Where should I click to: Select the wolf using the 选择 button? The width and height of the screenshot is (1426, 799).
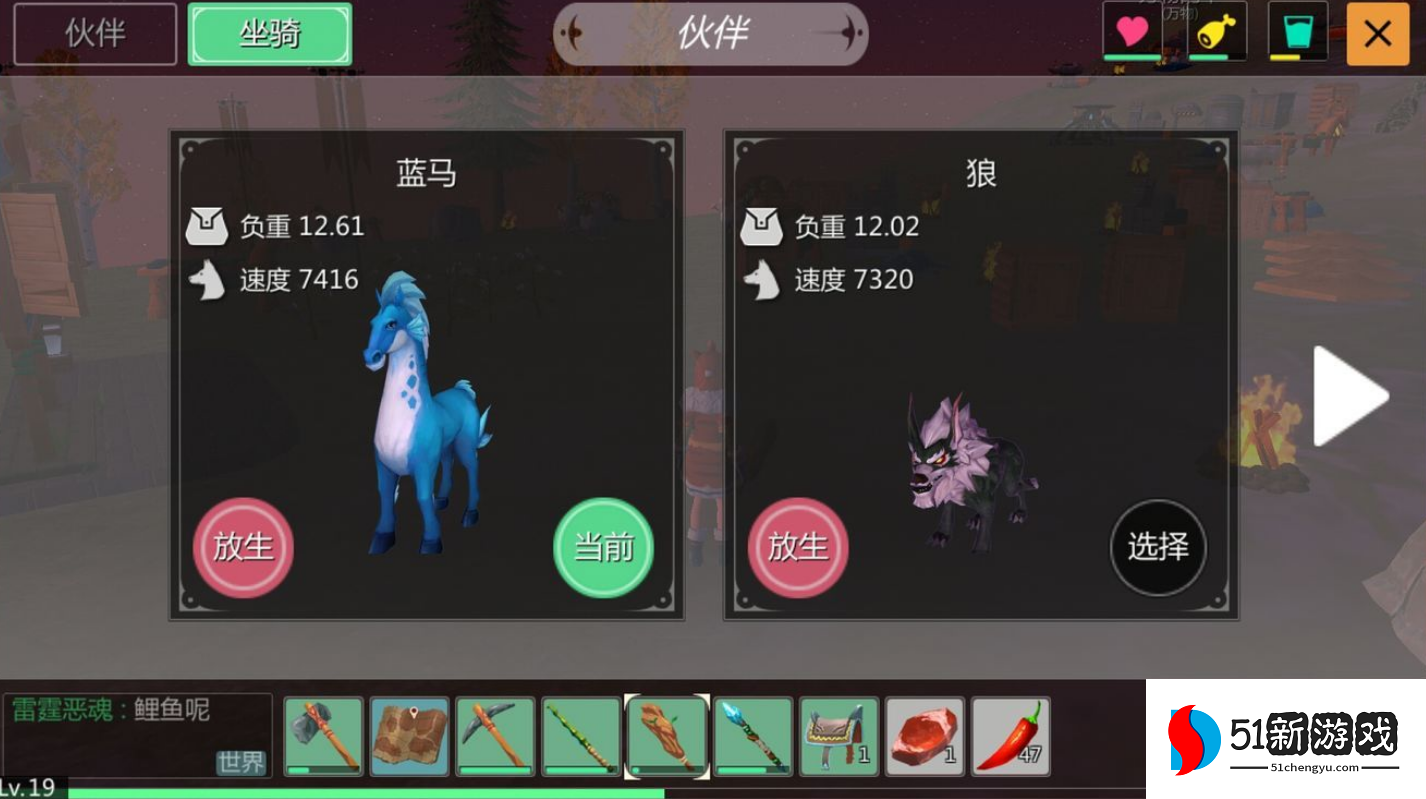point(1158,548)
